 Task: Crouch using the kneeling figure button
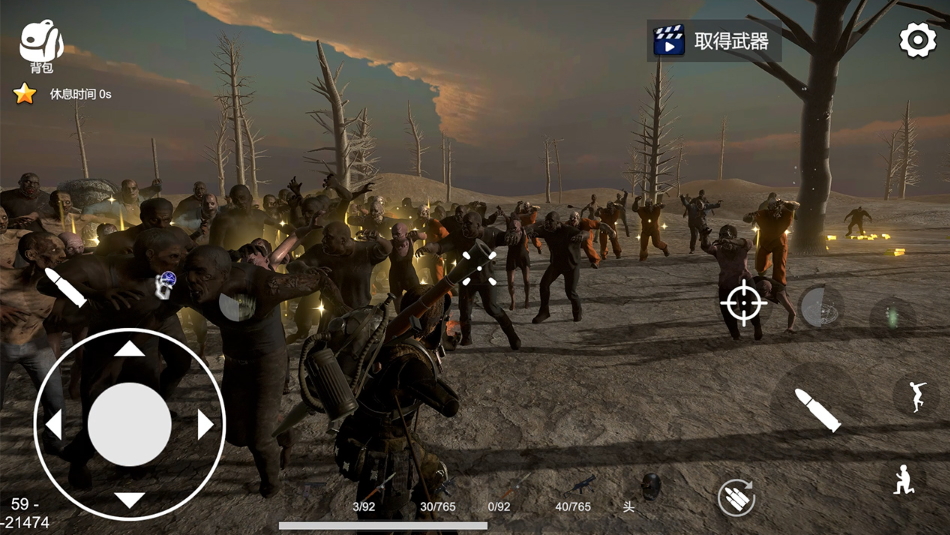pos(903,481)
